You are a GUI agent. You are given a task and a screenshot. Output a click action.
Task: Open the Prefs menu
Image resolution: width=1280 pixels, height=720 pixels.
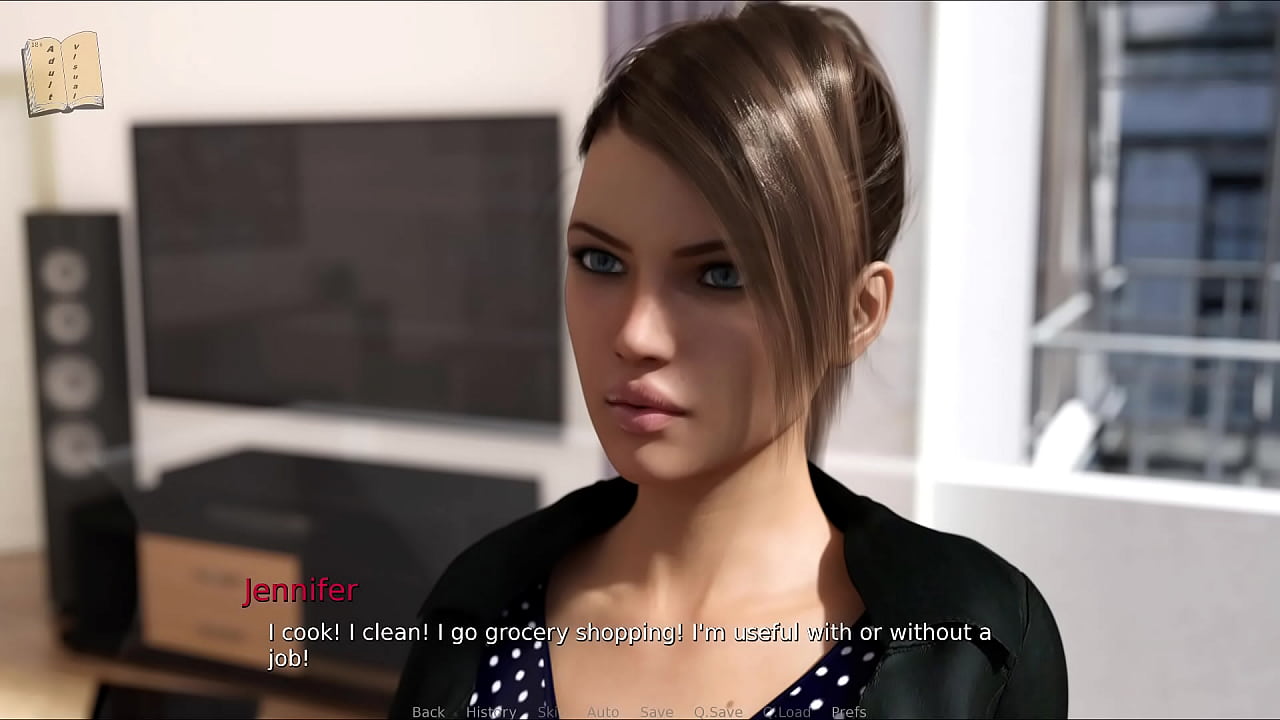(849, 712)
